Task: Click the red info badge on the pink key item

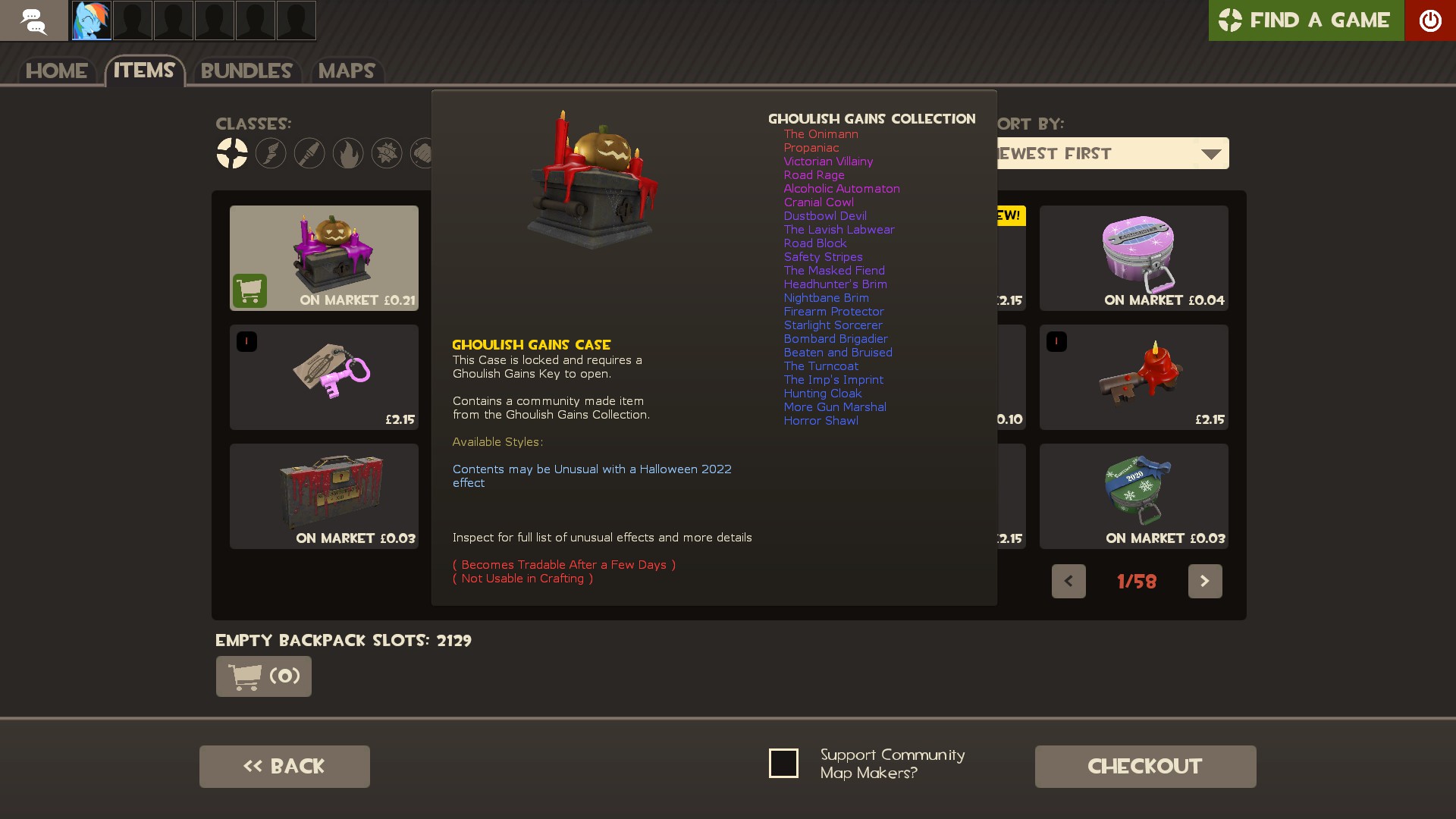Action: (246, 341)
